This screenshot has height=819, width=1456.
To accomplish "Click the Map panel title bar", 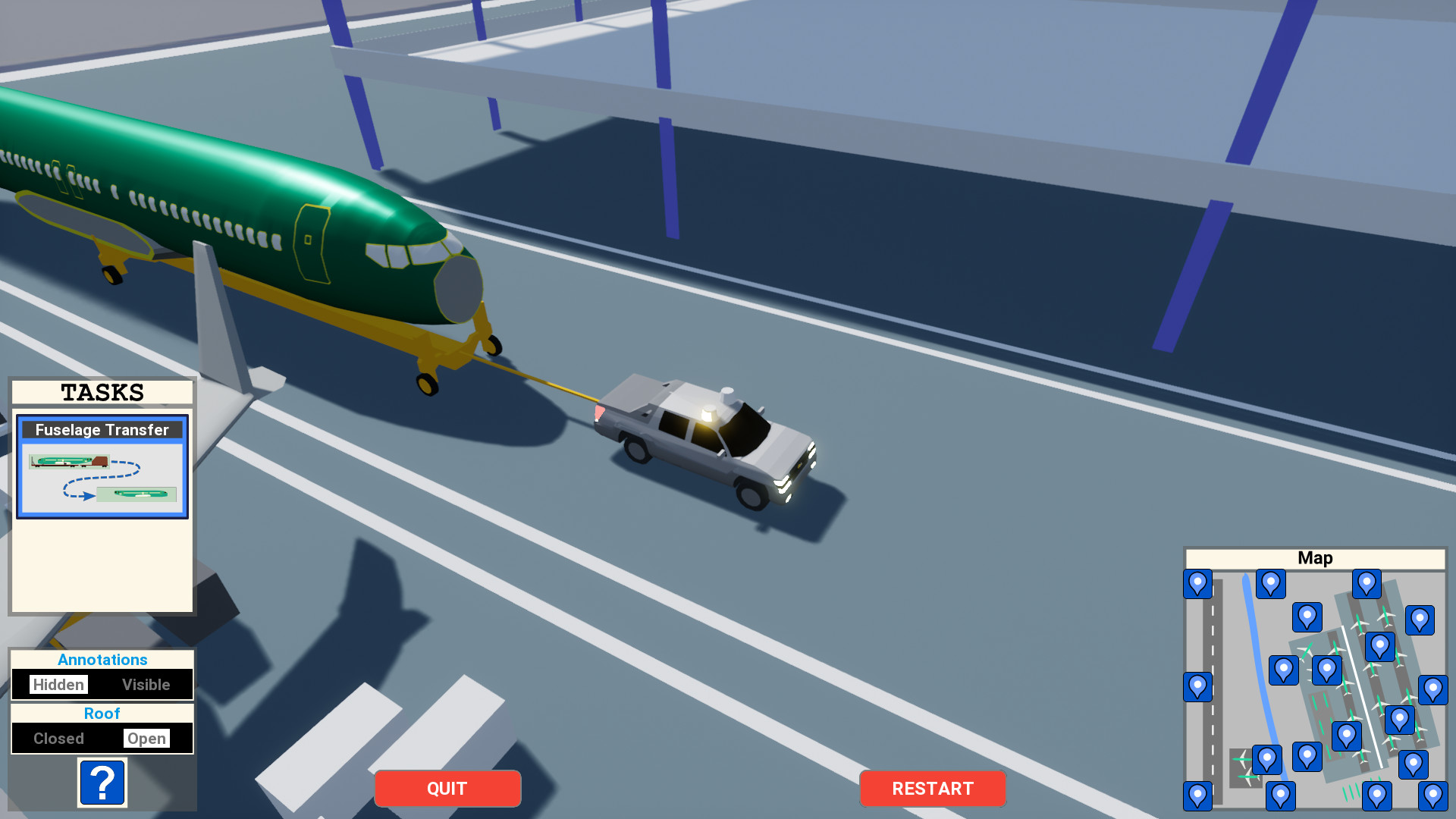I will coord(1316,557).
